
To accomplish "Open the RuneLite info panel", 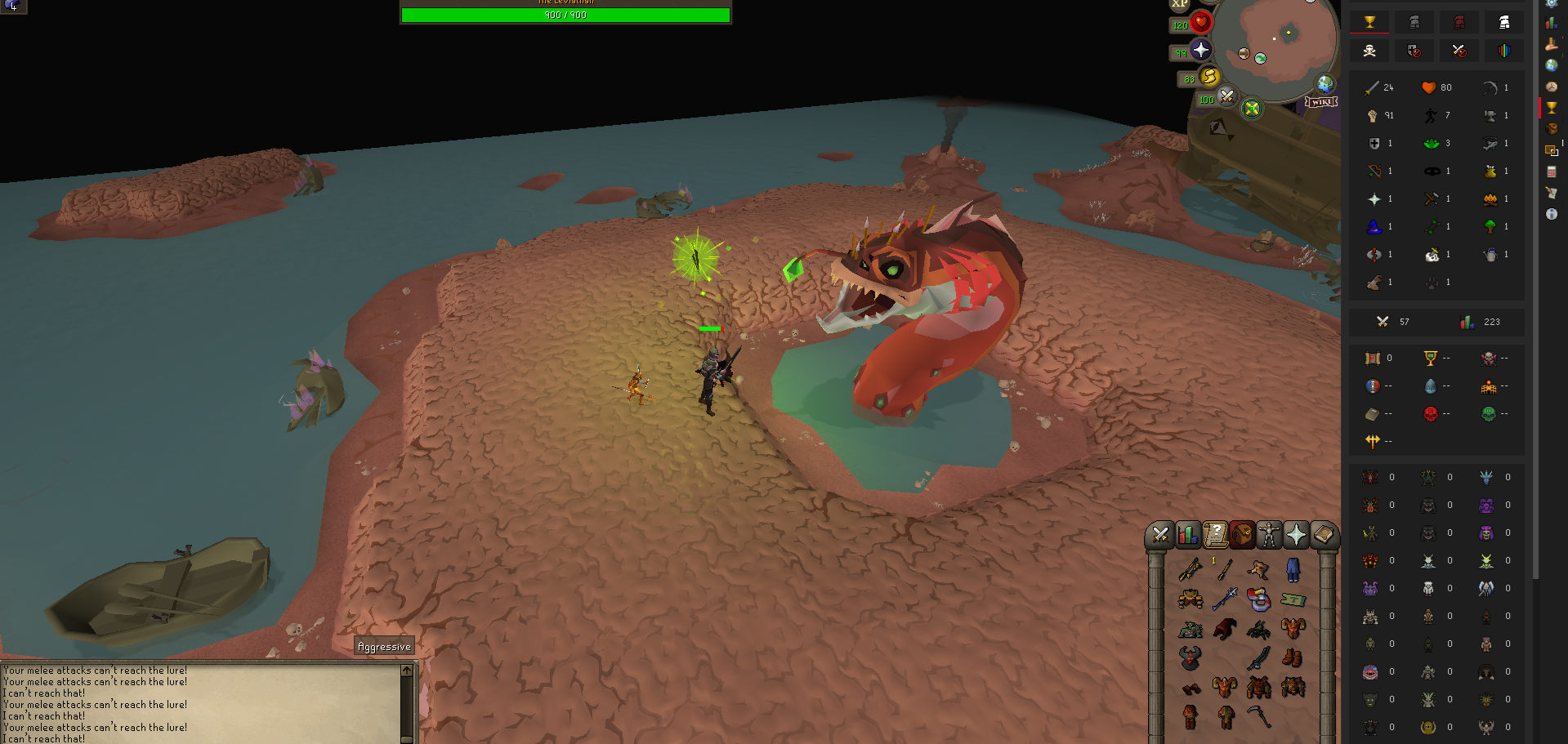I will click(1551, 214).
